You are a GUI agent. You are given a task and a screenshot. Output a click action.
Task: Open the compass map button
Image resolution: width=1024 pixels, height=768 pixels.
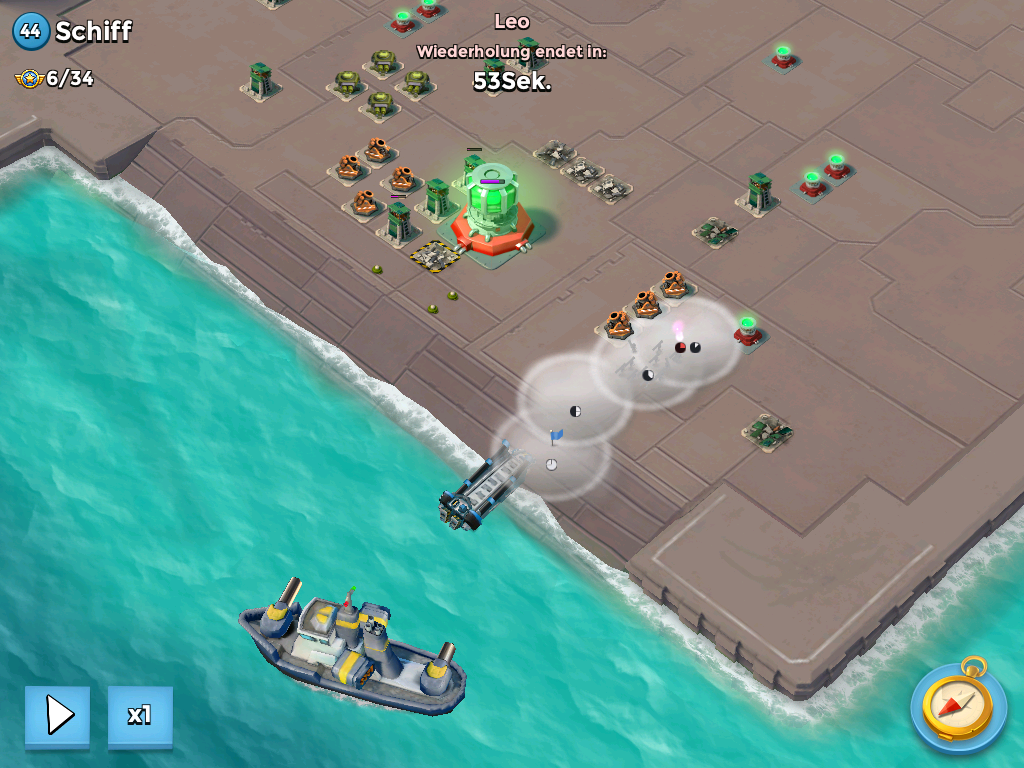(x=958, y=706)
